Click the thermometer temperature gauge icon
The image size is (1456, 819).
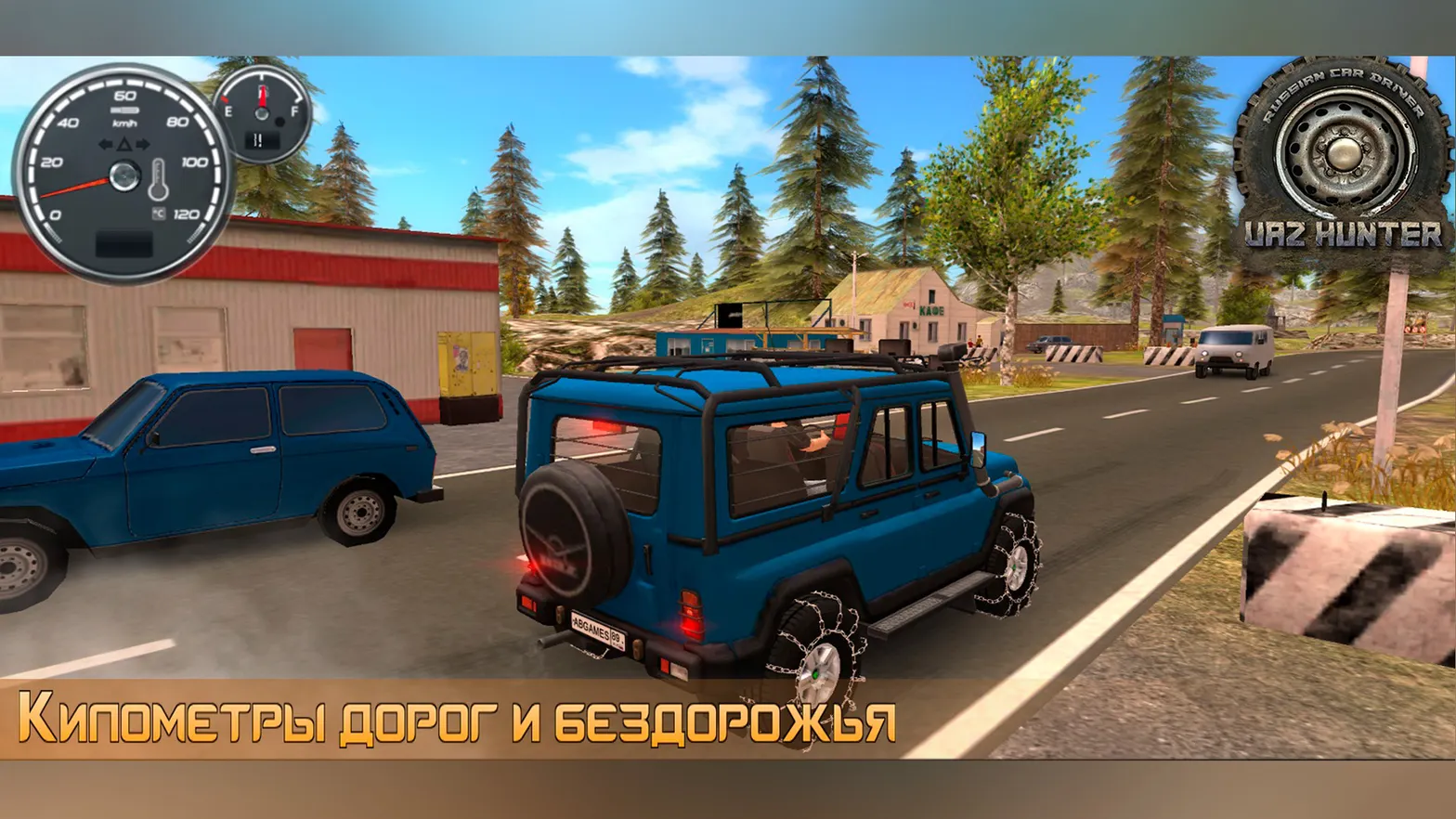[x=158, y=179]
